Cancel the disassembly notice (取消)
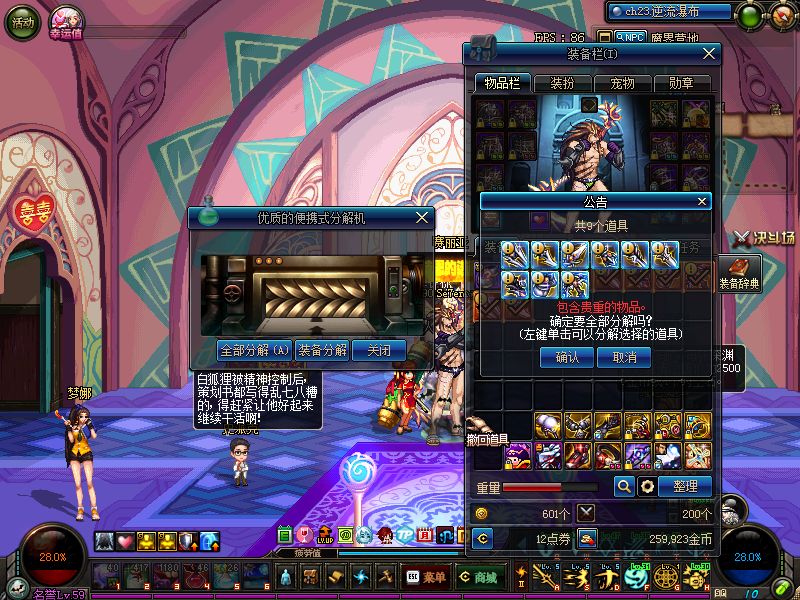The width and height of the screenshot is (800, 600). coord(624,357)
